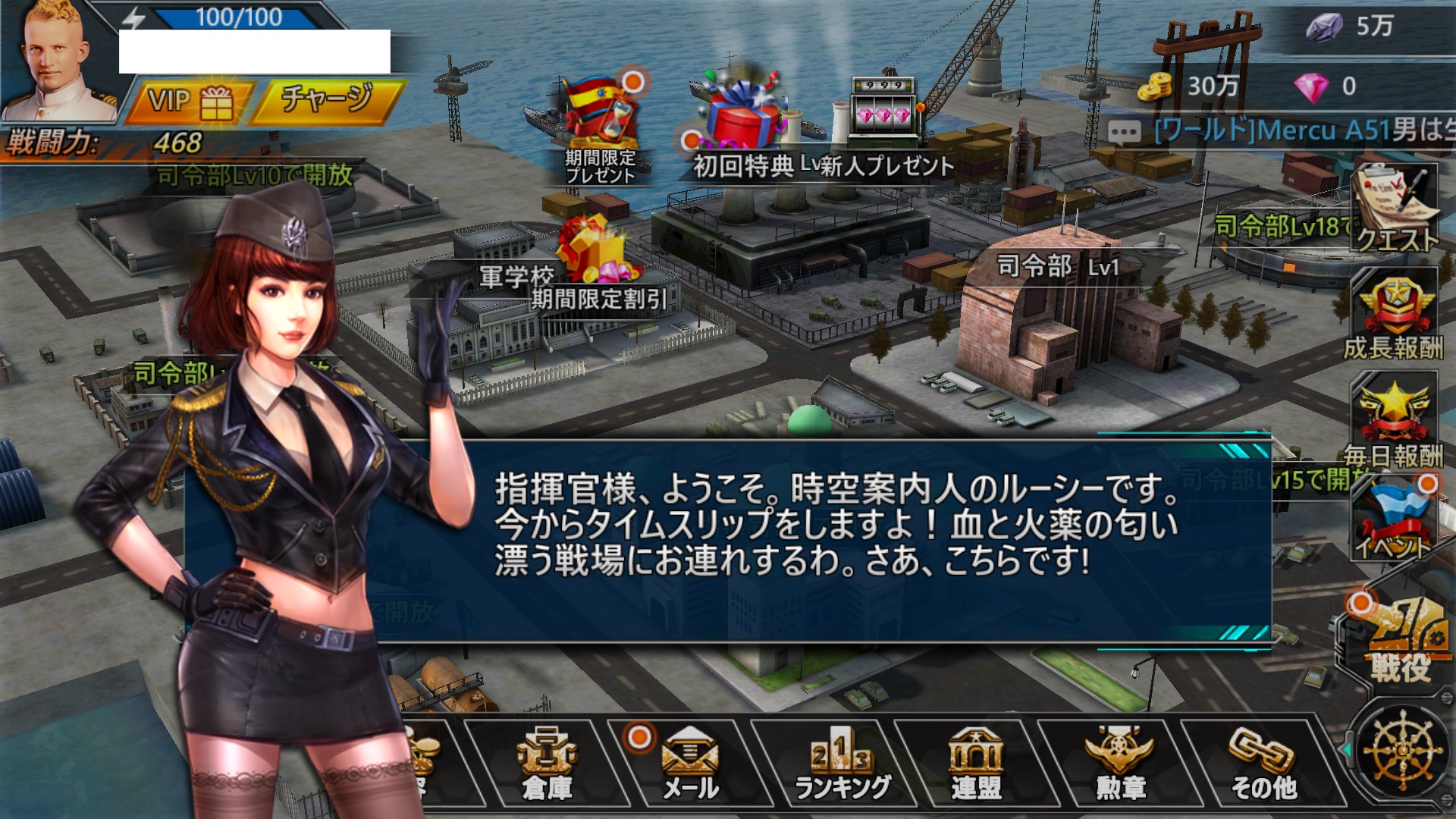Tap the チャージ charge button
The height and width of the screenshot is (819, 1456).
[328, 100]
